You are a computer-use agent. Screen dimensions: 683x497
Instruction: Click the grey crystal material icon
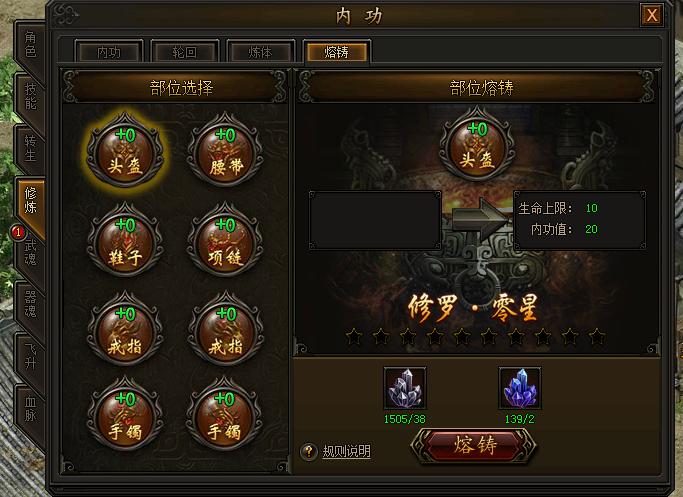point(404,387)
